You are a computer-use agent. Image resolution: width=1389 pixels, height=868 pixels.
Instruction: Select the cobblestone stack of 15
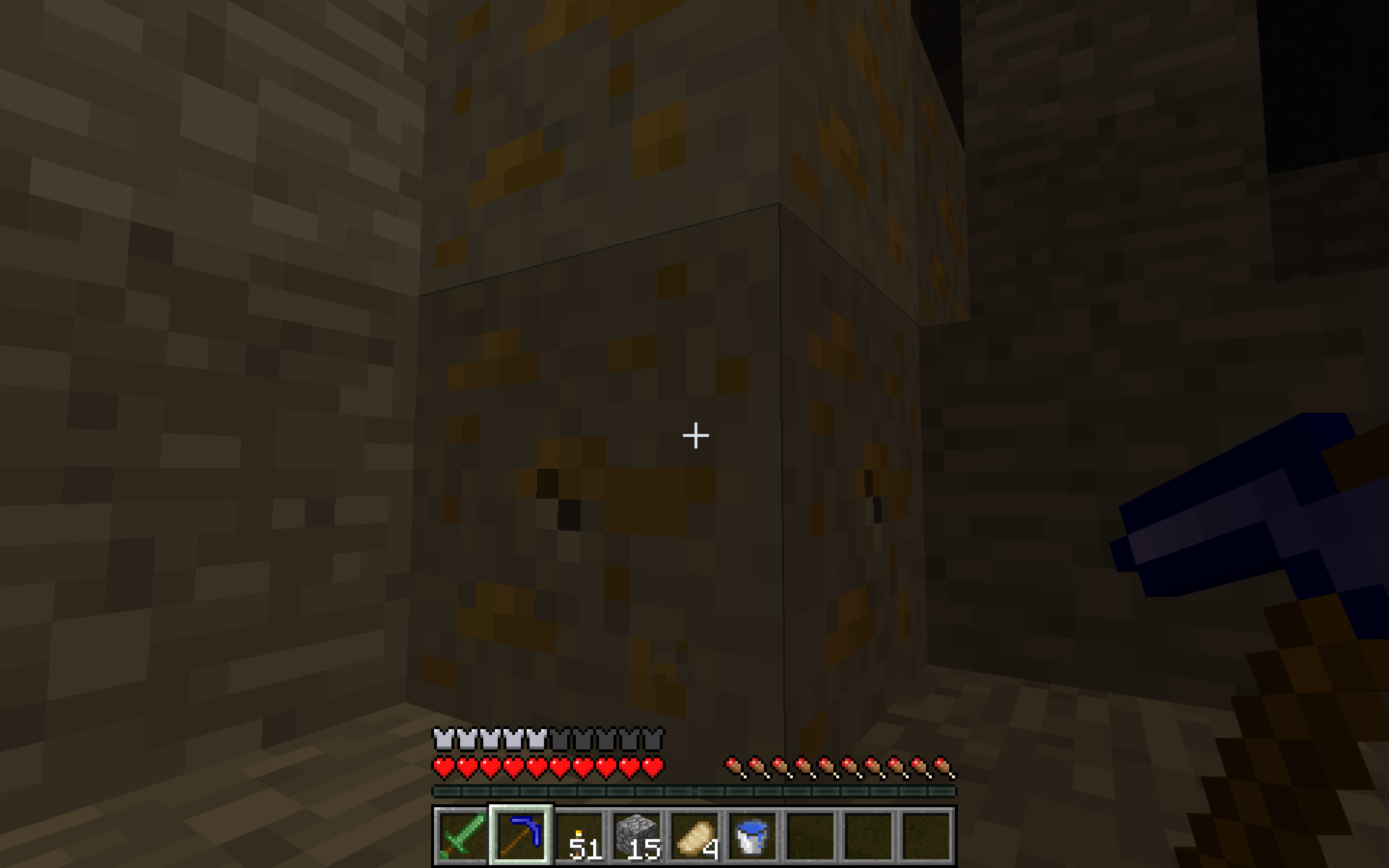coord(637,835)
